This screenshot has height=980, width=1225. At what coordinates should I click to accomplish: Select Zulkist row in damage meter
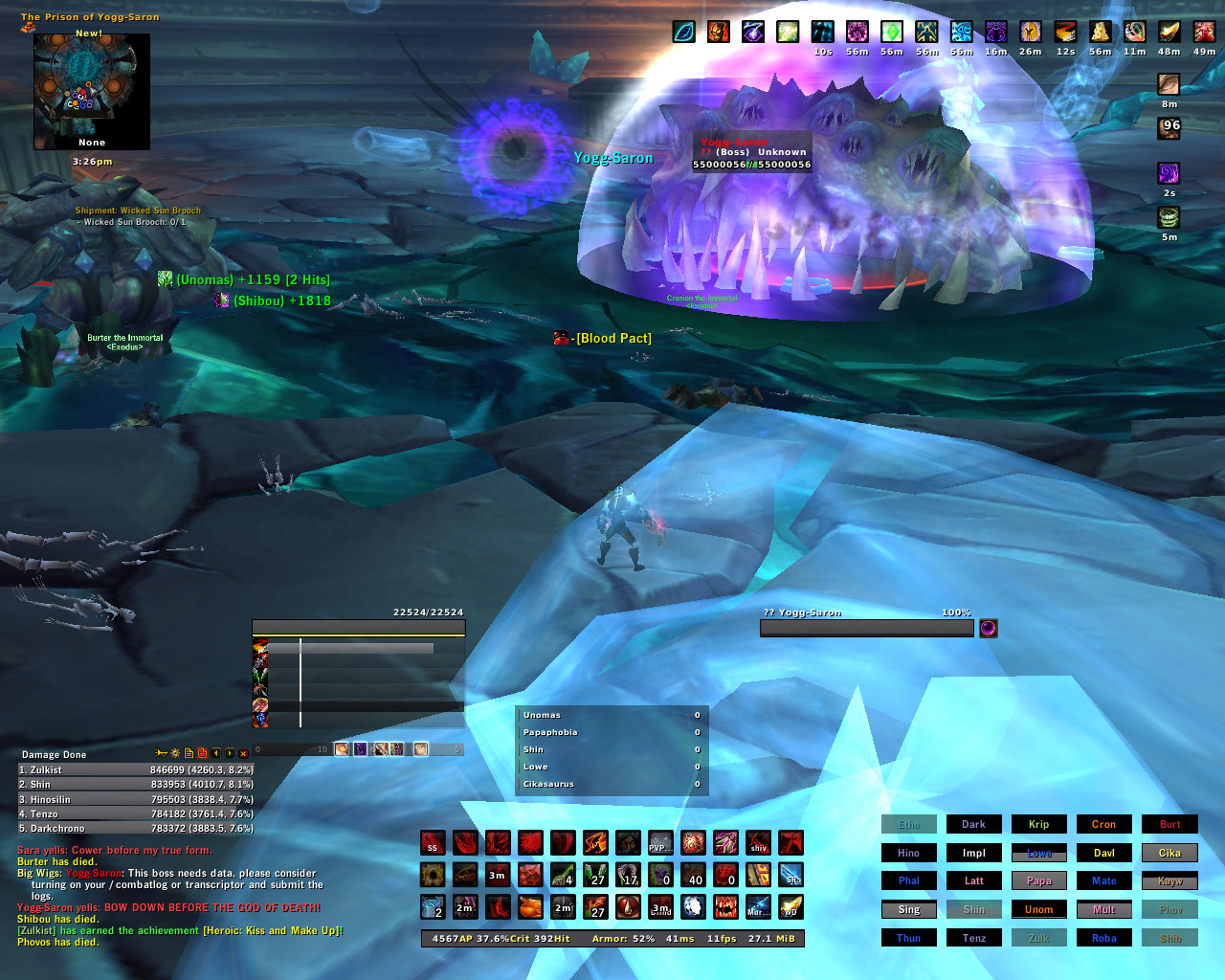pos(135,769)
